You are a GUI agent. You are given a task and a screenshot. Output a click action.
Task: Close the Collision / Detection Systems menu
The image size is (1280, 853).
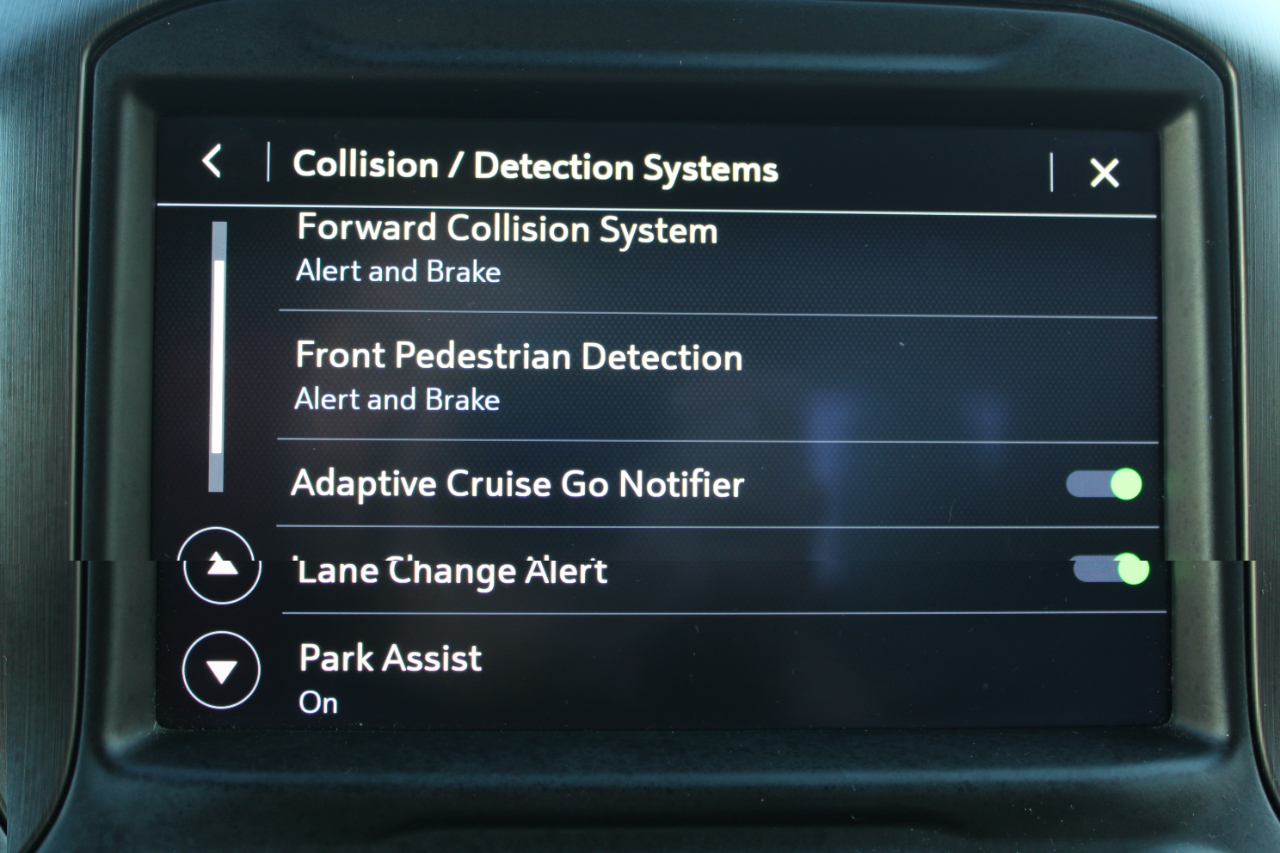tap(1104, 174)
